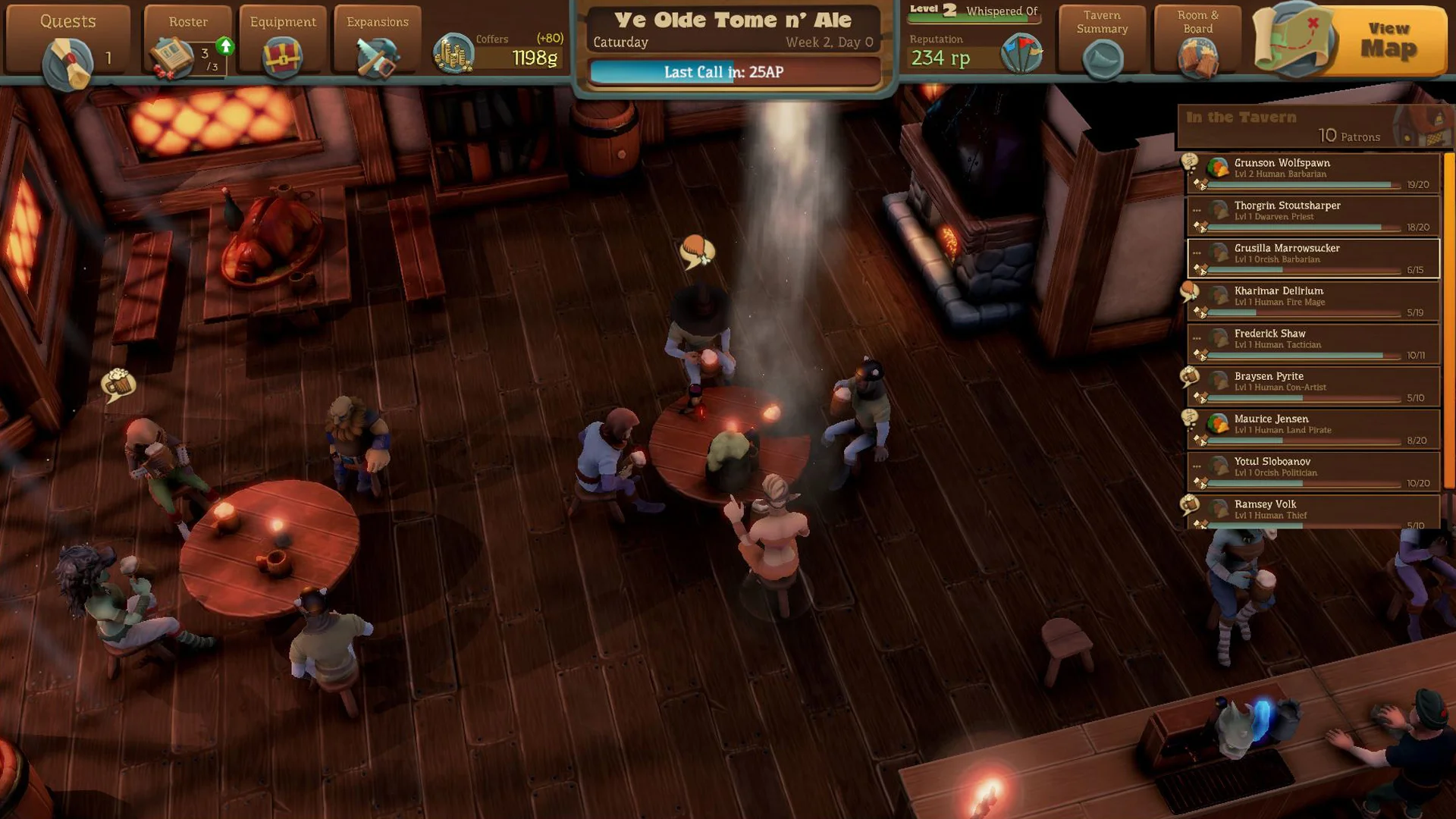The height and width of the screenshot is (819, 1456).
Task: Select patron Ramsey Volk
Action: (1313, 512)
